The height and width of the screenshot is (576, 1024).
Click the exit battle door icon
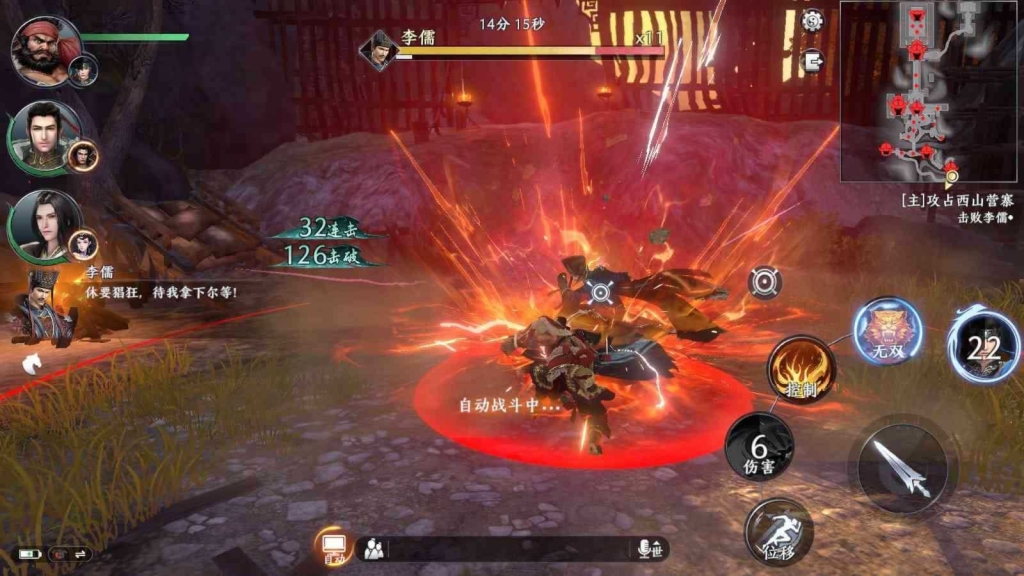point(812,60)
